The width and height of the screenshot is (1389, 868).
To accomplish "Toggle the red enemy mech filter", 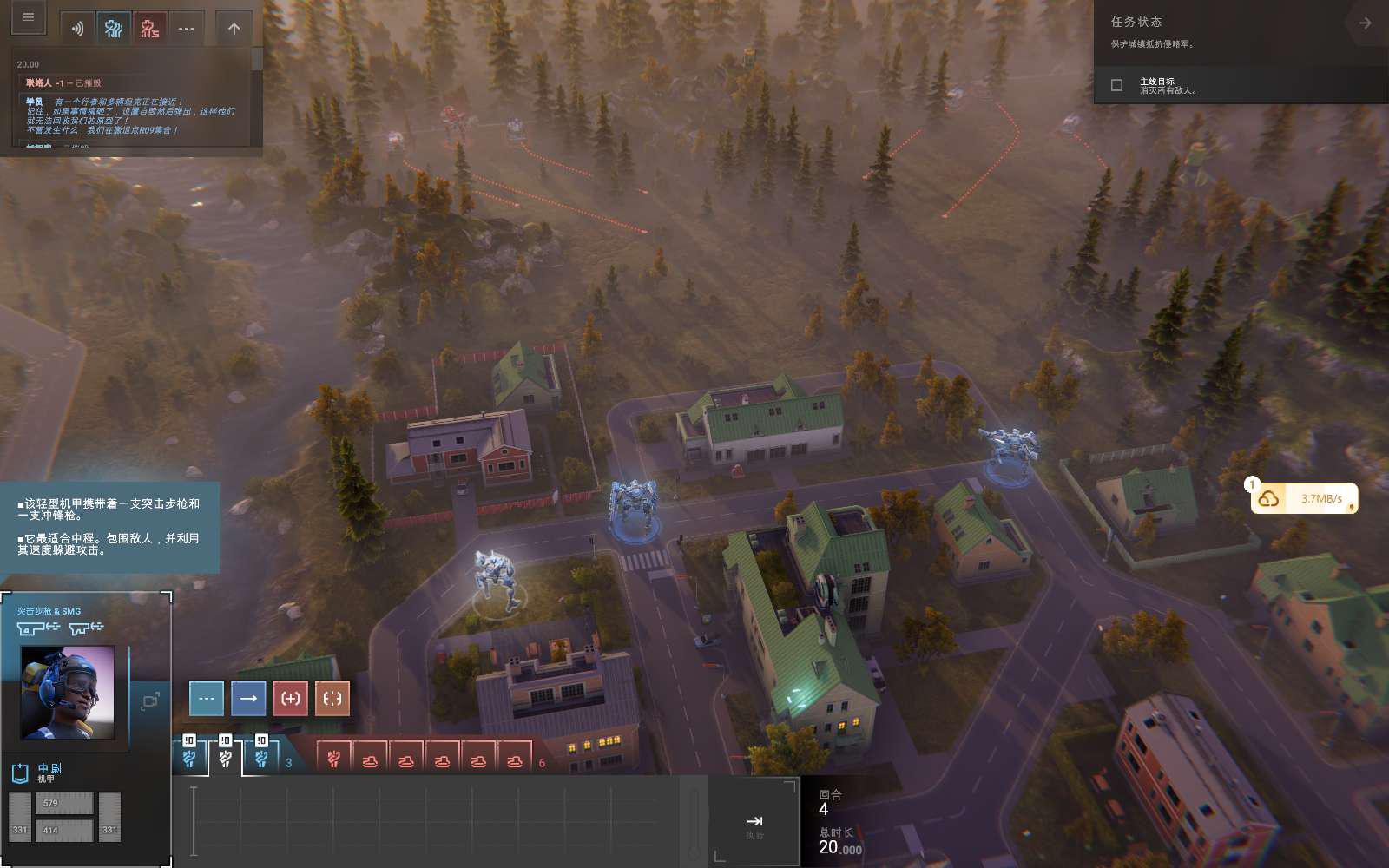I will (x=150, y=29).
